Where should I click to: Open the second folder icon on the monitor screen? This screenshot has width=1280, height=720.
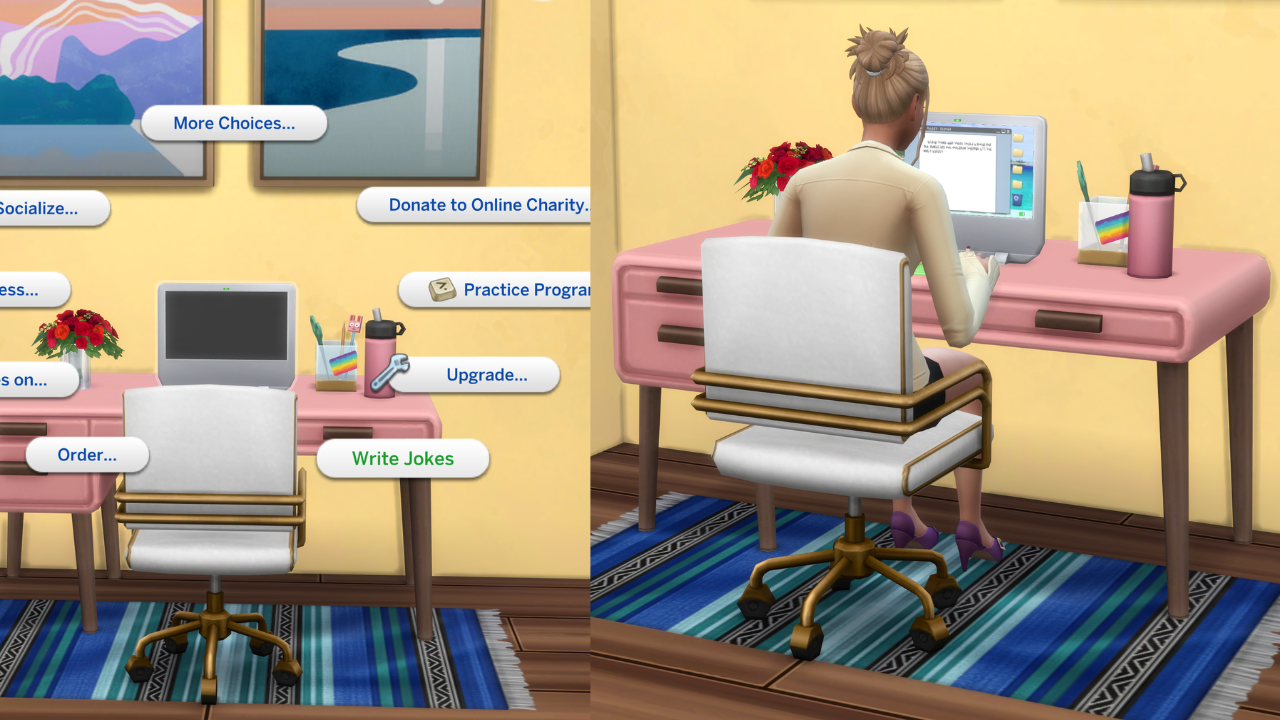[1017, 151]
